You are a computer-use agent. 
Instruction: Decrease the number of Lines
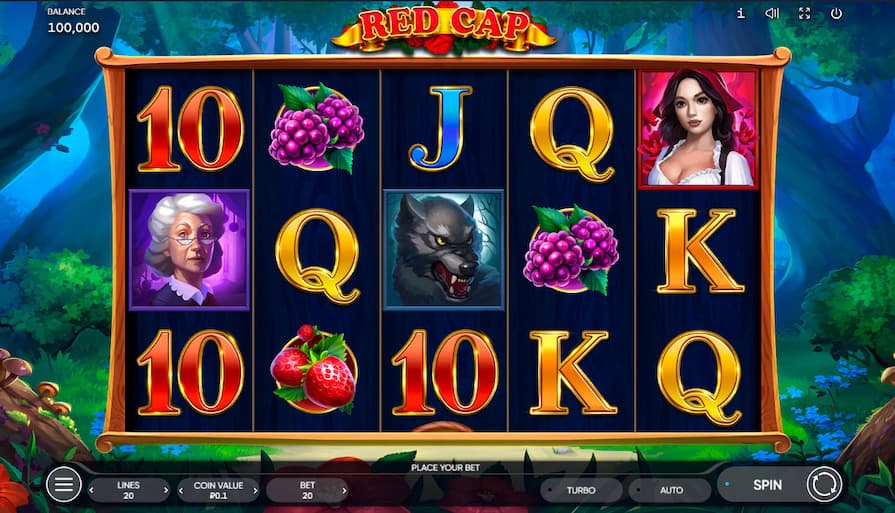coord(94,490)
